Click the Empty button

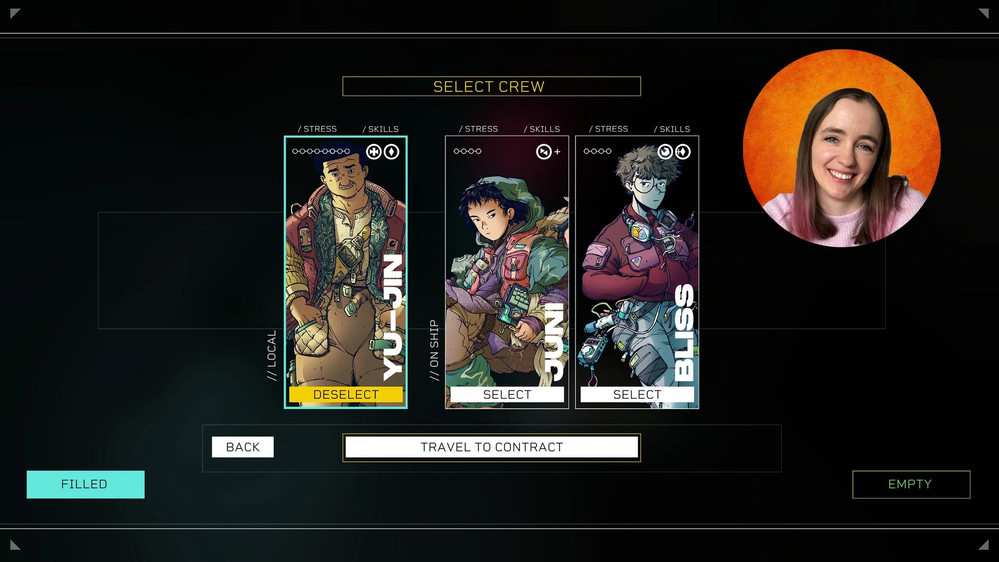point(910,484)
